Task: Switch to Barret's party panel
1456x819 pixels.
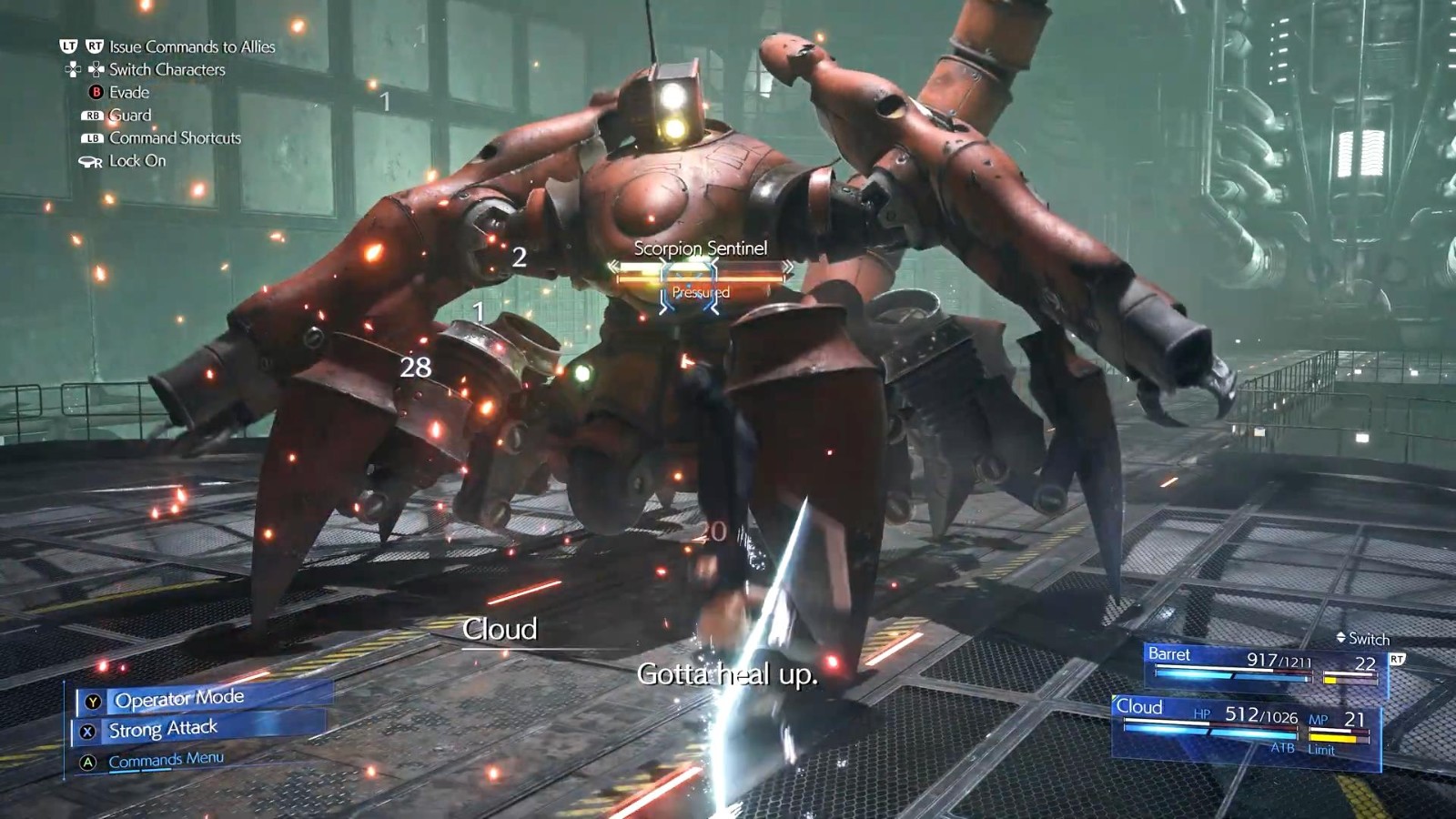Action: pos(1265,665)
